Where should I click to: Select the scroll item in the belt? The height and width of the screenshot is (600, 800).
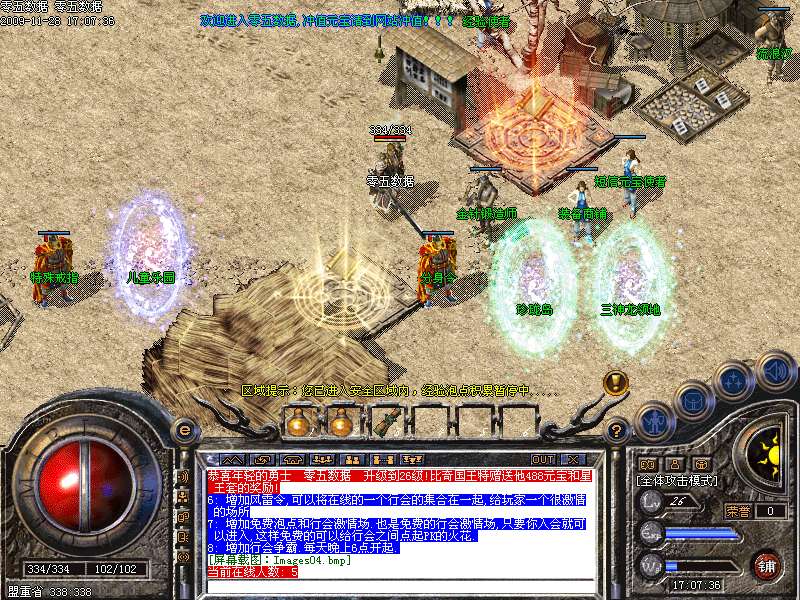(385, 422)
